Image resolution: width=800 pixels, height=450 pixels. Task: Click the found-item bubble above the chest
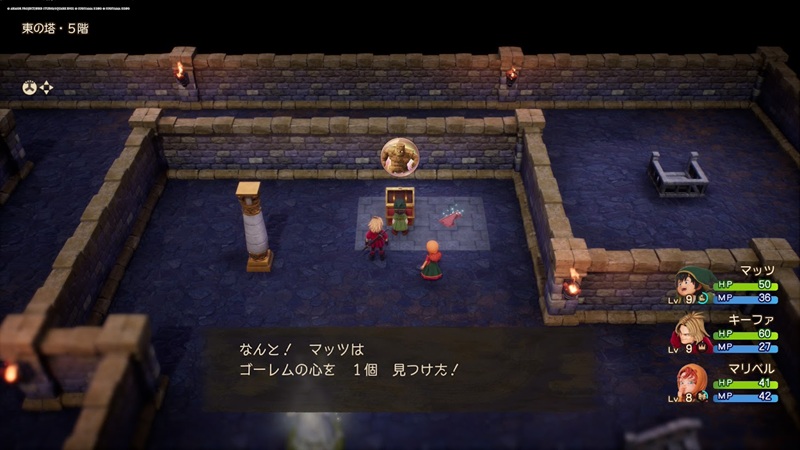pos(400,158)
